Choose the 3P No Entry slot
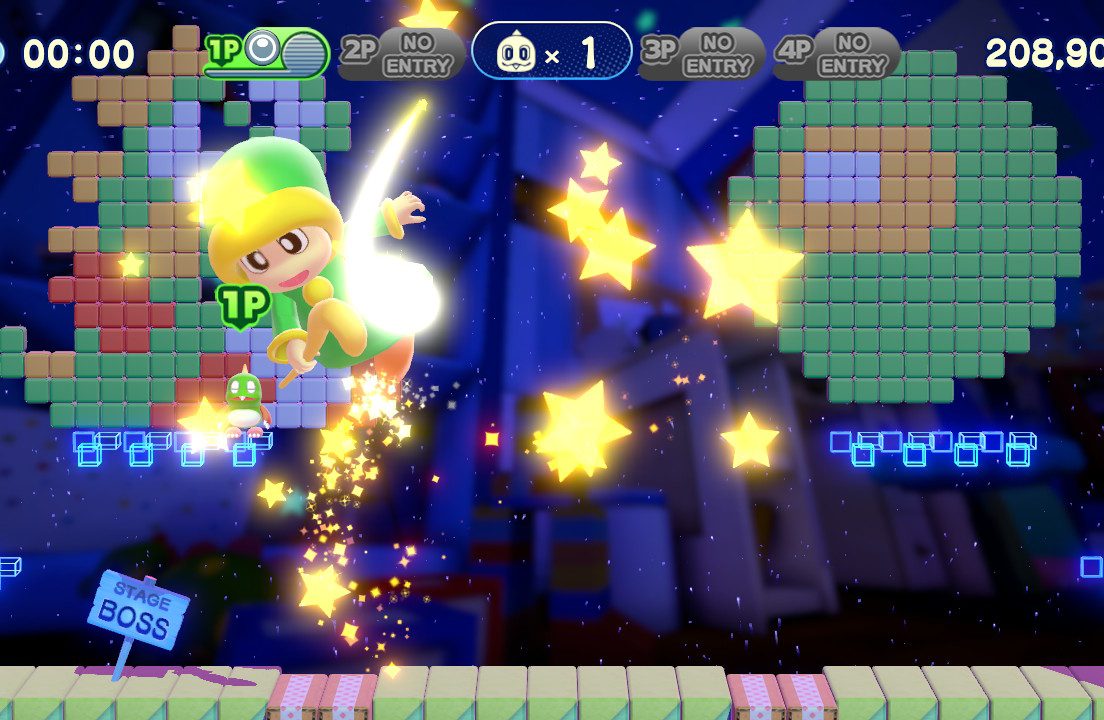The height and width of the screenshot is (720, 1104). click(x=701, y=53)
